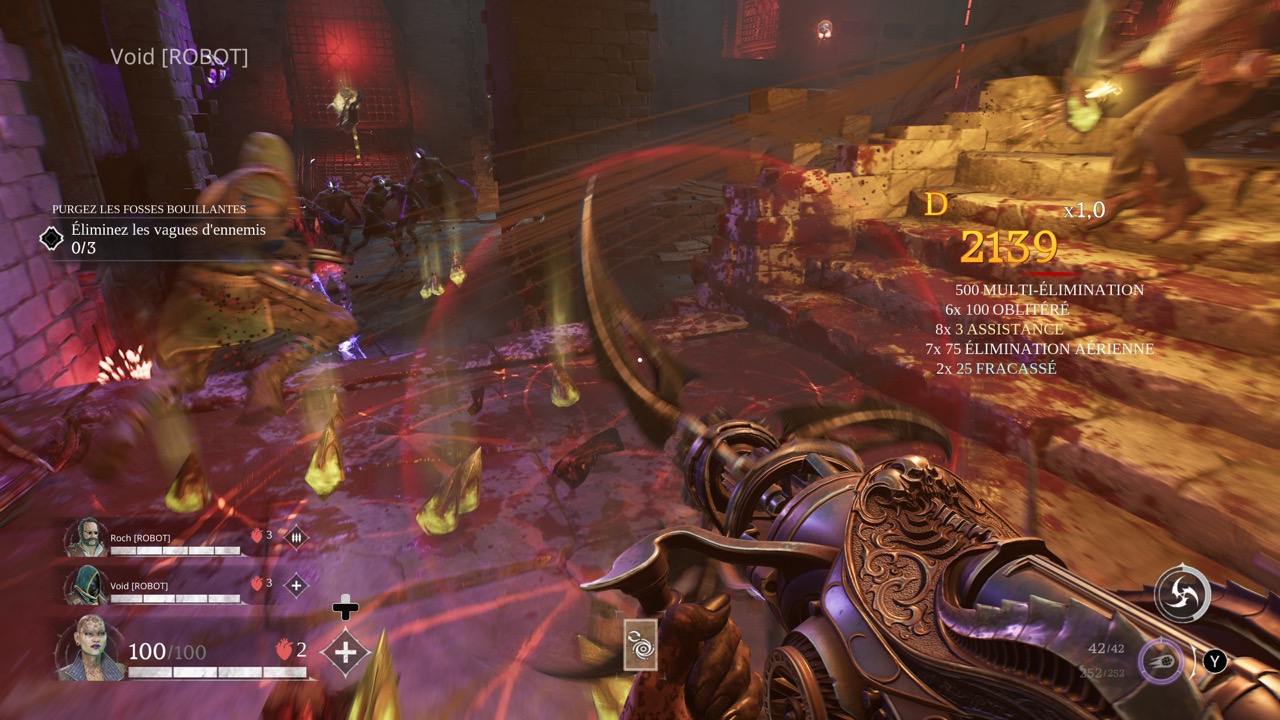Viewport: 1280px width, 720px height.
Task: Select your own character portrait
Action: 91,650
